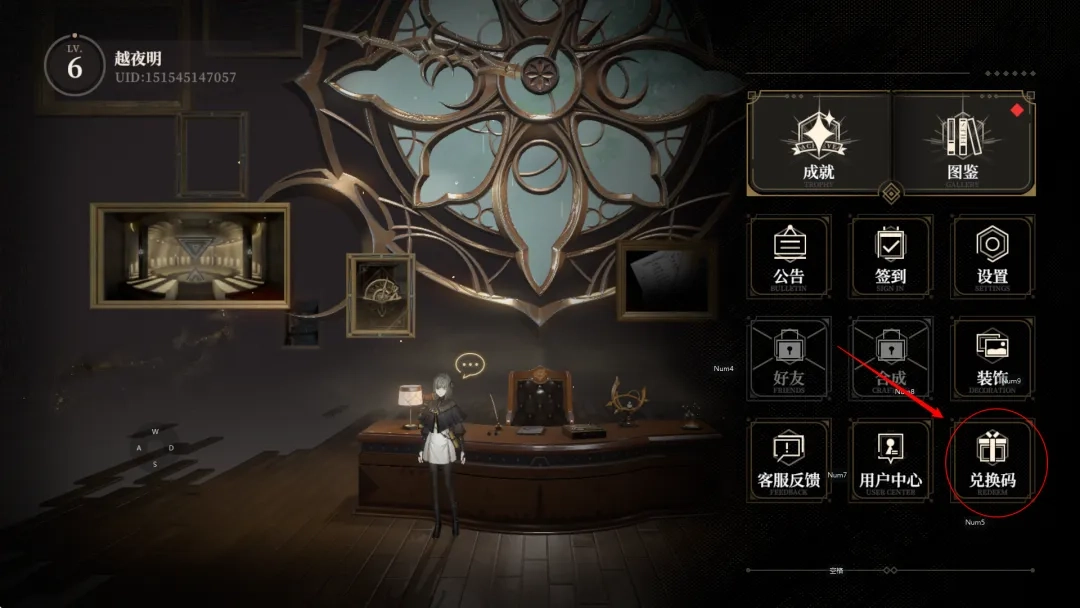1080x608 pixels.
Task: Open 客服反馈 Feedback
Action: click(789, 461)
